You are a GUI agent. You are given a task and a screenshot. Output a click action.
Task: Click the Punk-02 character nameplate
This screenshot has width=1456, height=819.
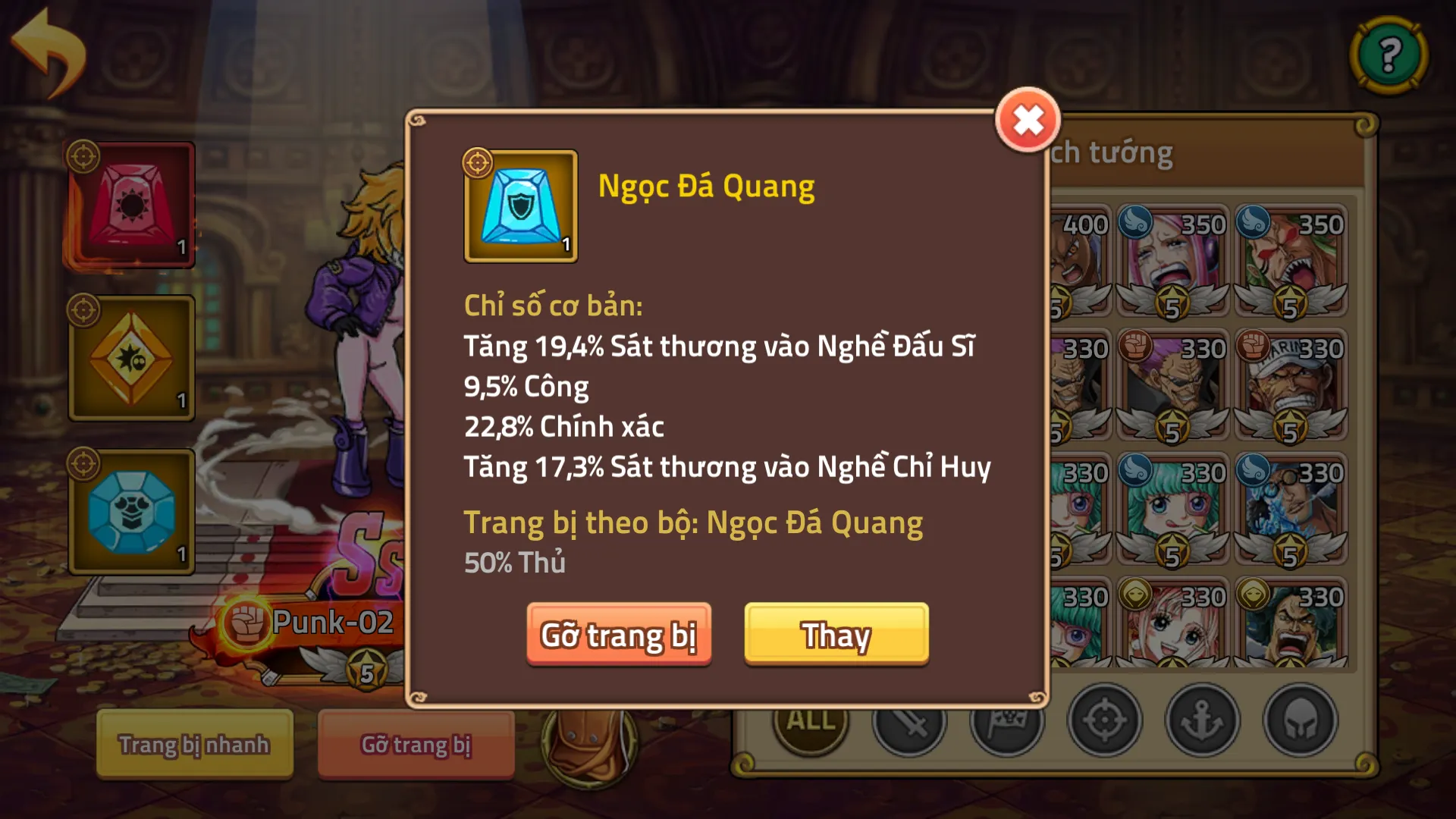click(332, 623)
